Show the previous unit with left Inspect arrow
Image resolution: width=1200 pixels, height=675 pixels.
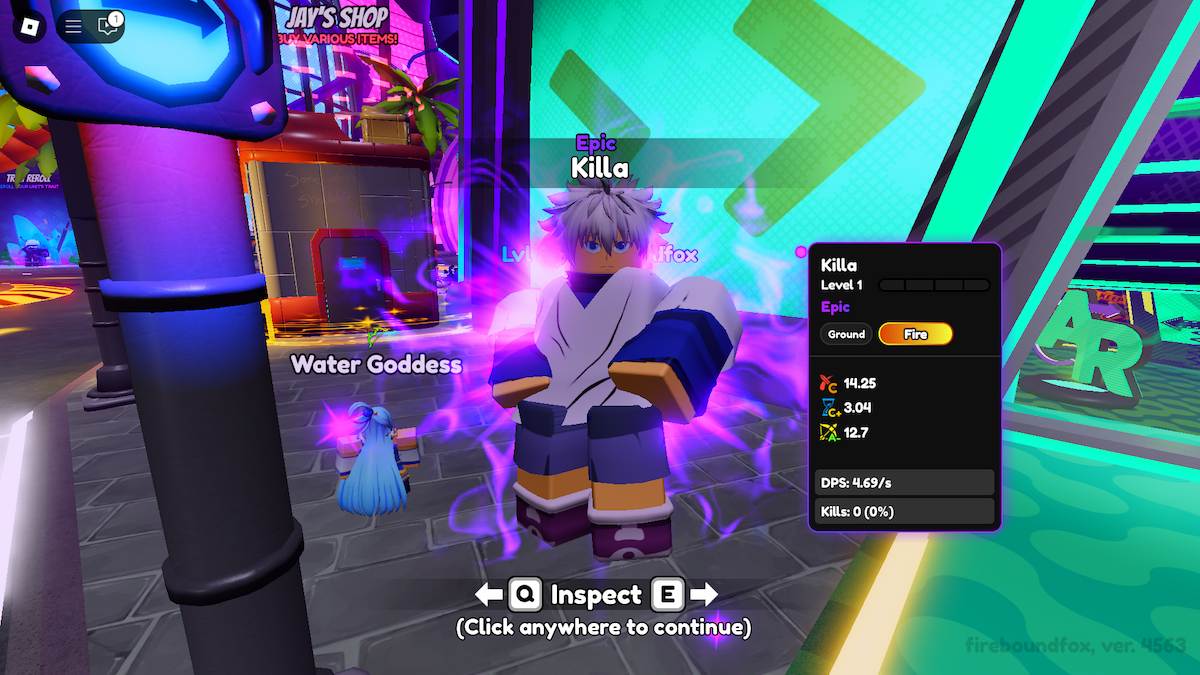489,595
